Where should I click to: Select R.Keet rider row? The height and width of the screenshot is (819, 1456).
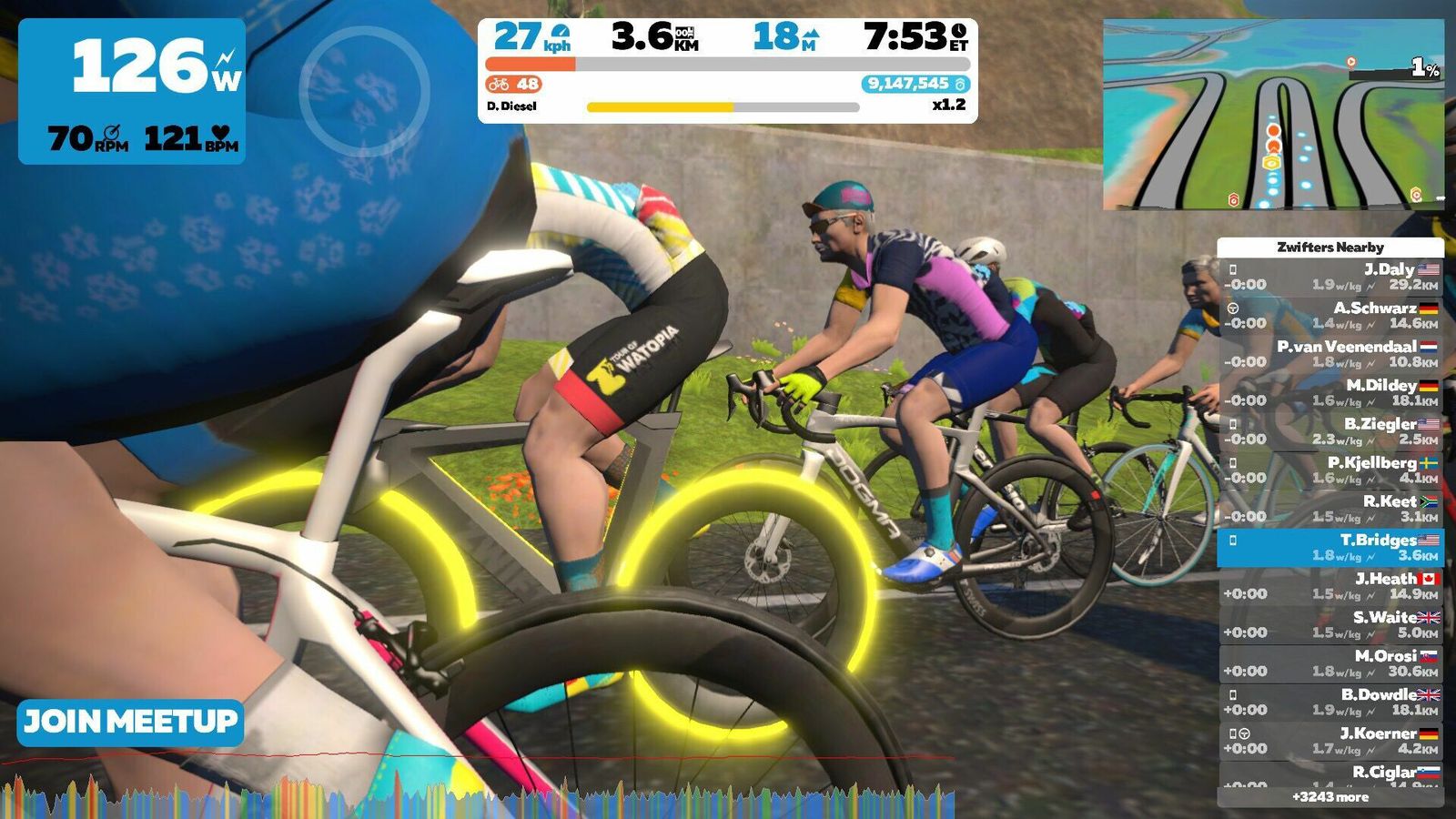coord(1330,509)
